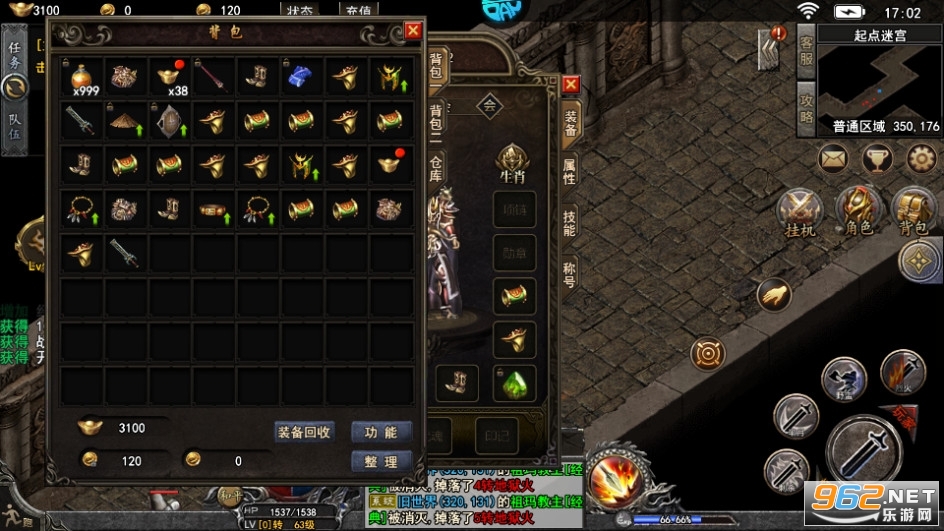Switch to the 仓库 warehouse tab

coord(437,167)
